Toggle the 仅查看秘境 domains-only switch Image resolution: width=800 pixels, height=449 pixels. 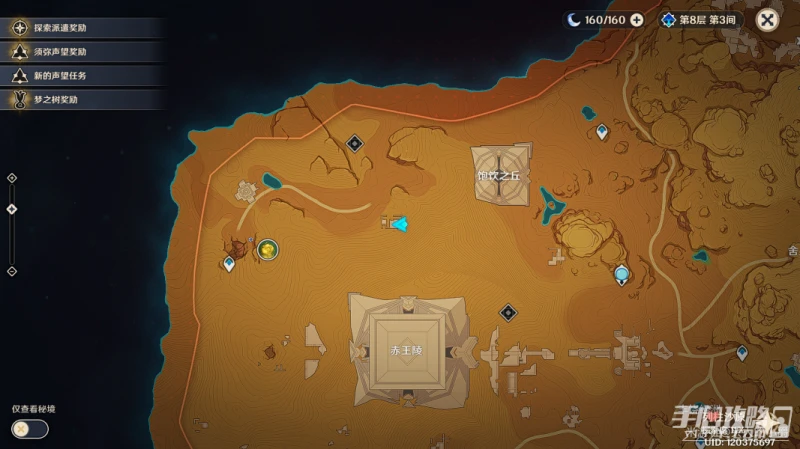tap(29, 429)
